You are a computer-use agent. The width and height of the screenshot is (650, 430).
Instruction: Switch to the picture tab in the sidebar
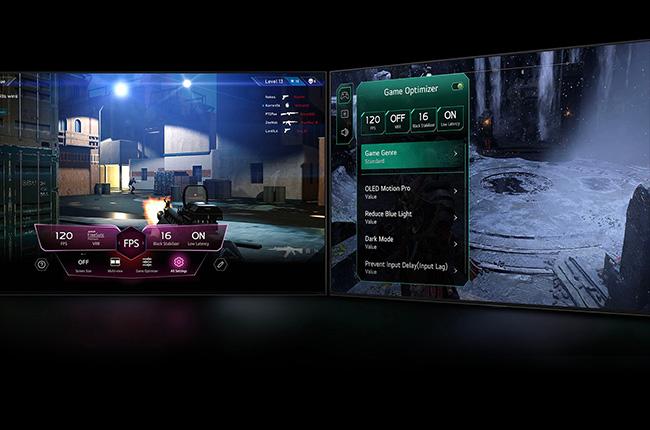tap(345, 113)
